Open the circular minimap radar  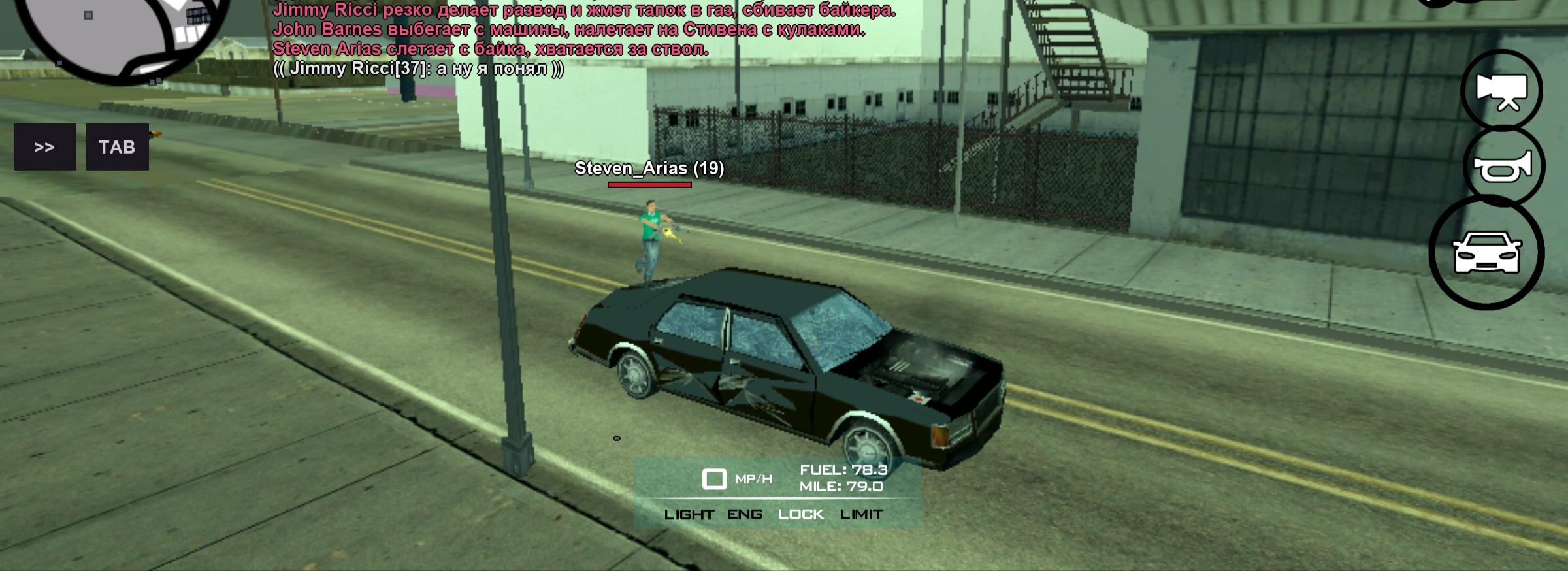[x=121, y=33]
